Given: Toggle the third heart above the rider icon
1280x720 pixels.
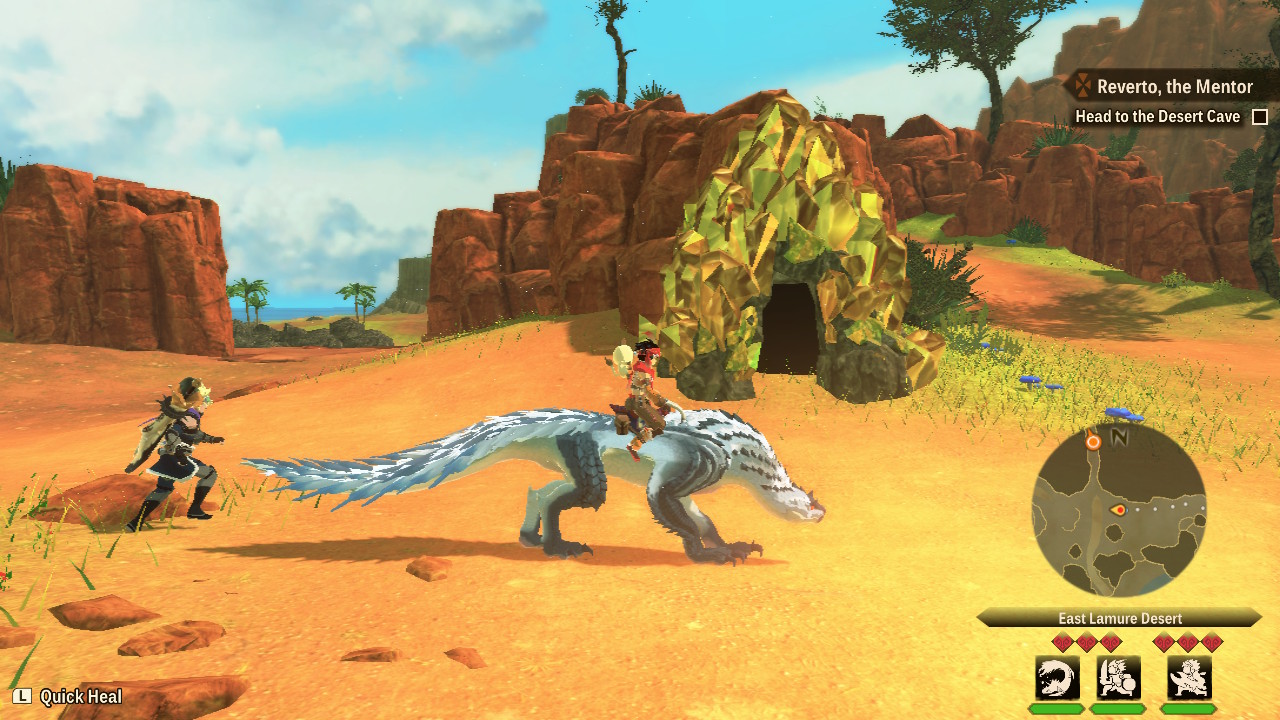Looking at the screenshot, I should click(1213, 641).
